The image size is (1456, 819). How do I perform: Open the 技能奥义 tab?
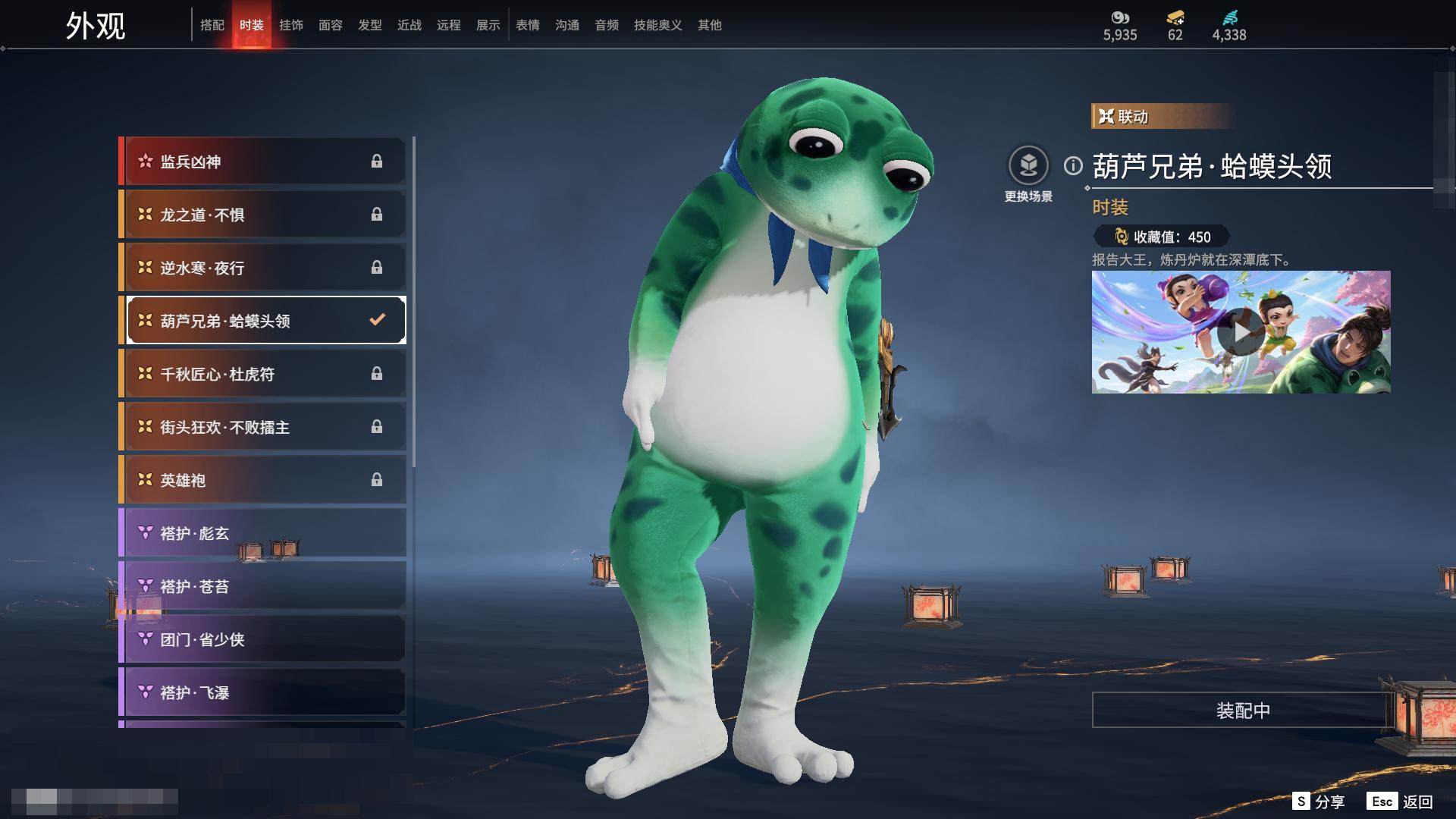[657, 25]
